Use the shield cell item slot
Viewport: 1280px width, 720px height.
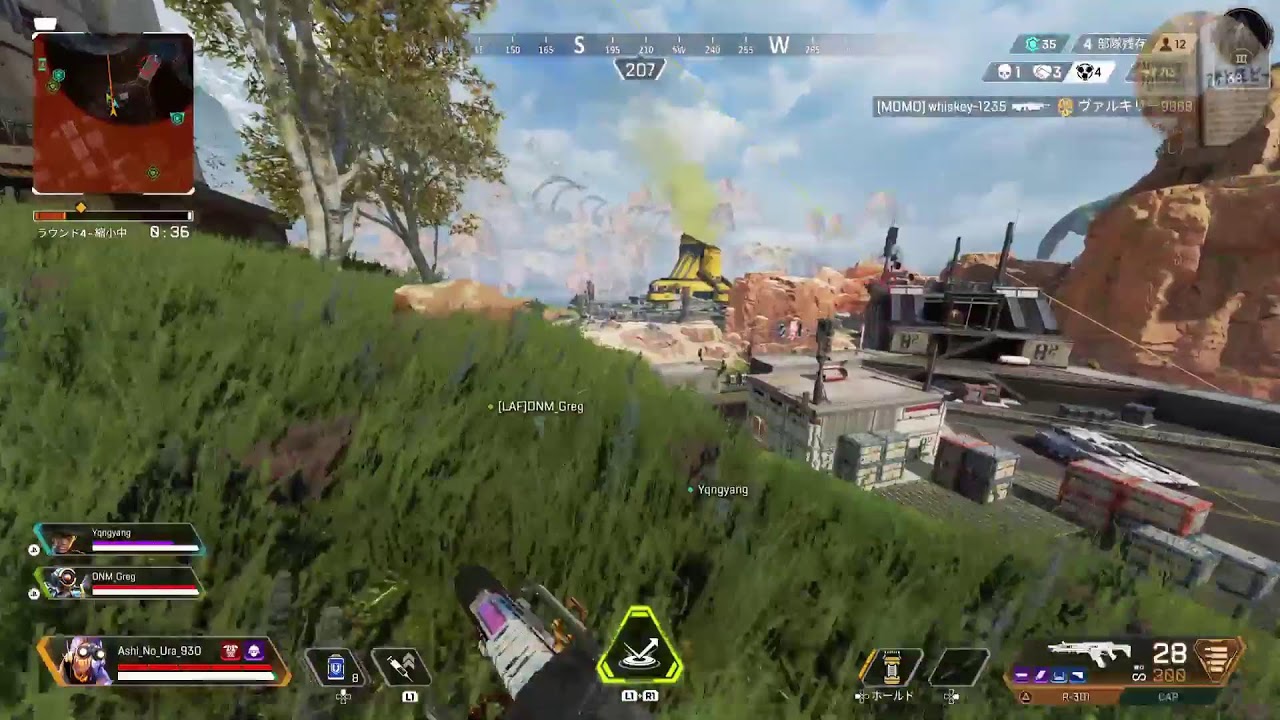tap(337, 668)
